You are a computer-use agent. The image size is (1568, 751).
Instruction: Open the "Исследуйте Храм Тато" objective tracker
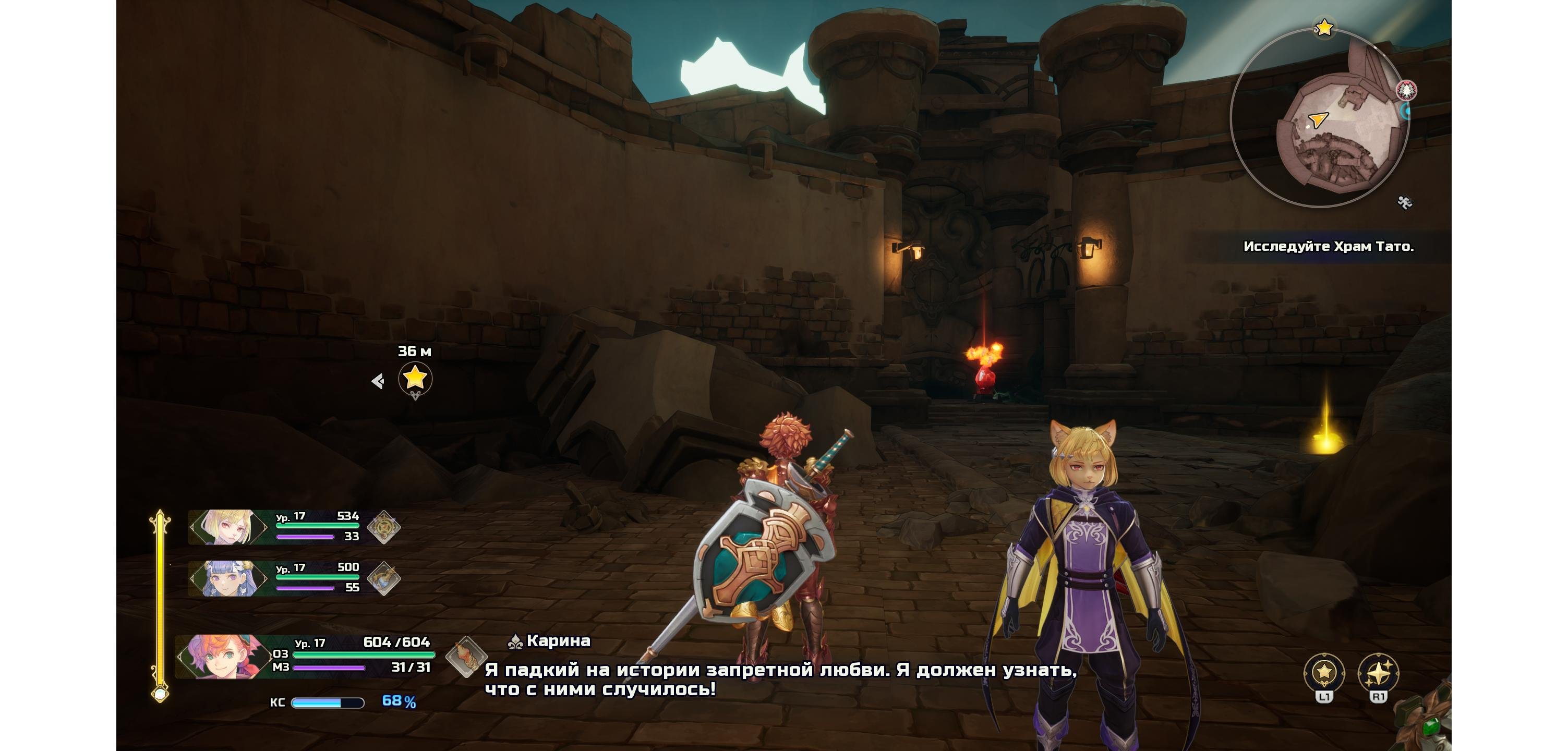pyautogui.click(x=1328, y=247)
